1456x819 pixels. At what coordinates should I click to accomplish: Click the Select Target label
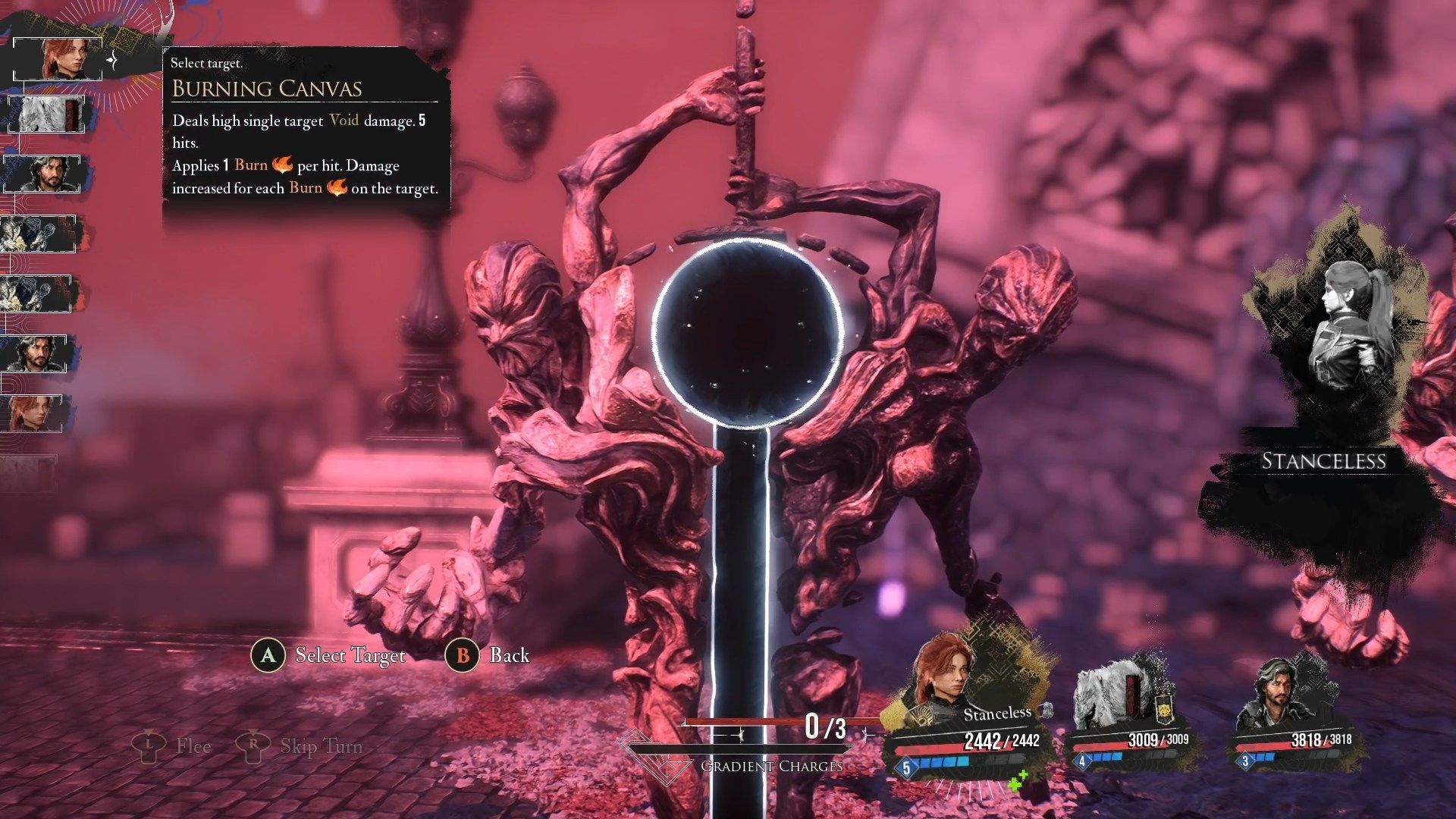[350, 655]
